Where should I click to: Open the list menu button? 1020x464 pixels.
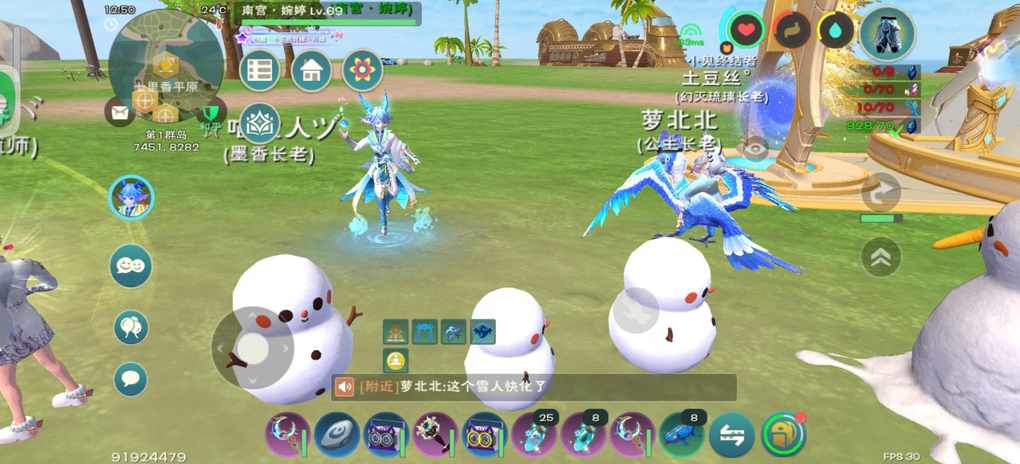pyautogui.click(x=260, y=70)
